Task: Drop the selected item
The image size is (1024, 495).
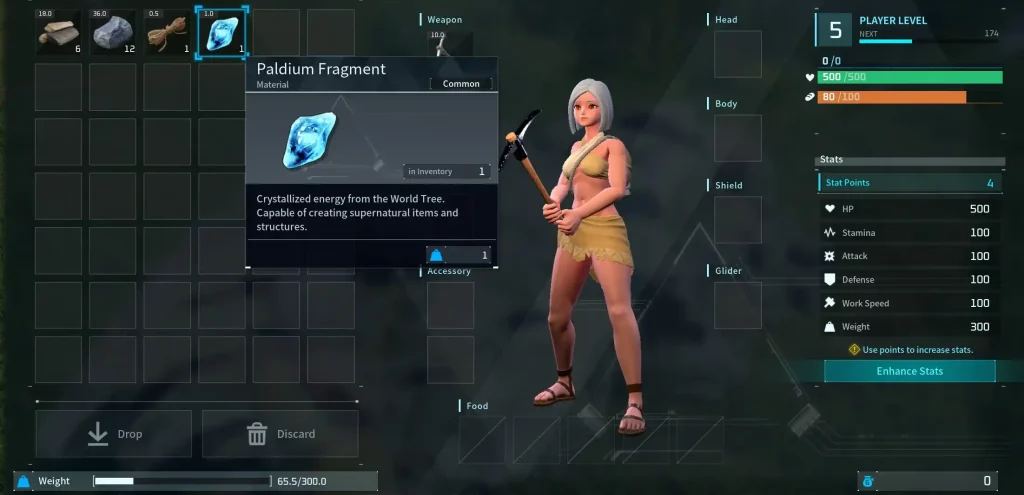Action: click(114, 434)
